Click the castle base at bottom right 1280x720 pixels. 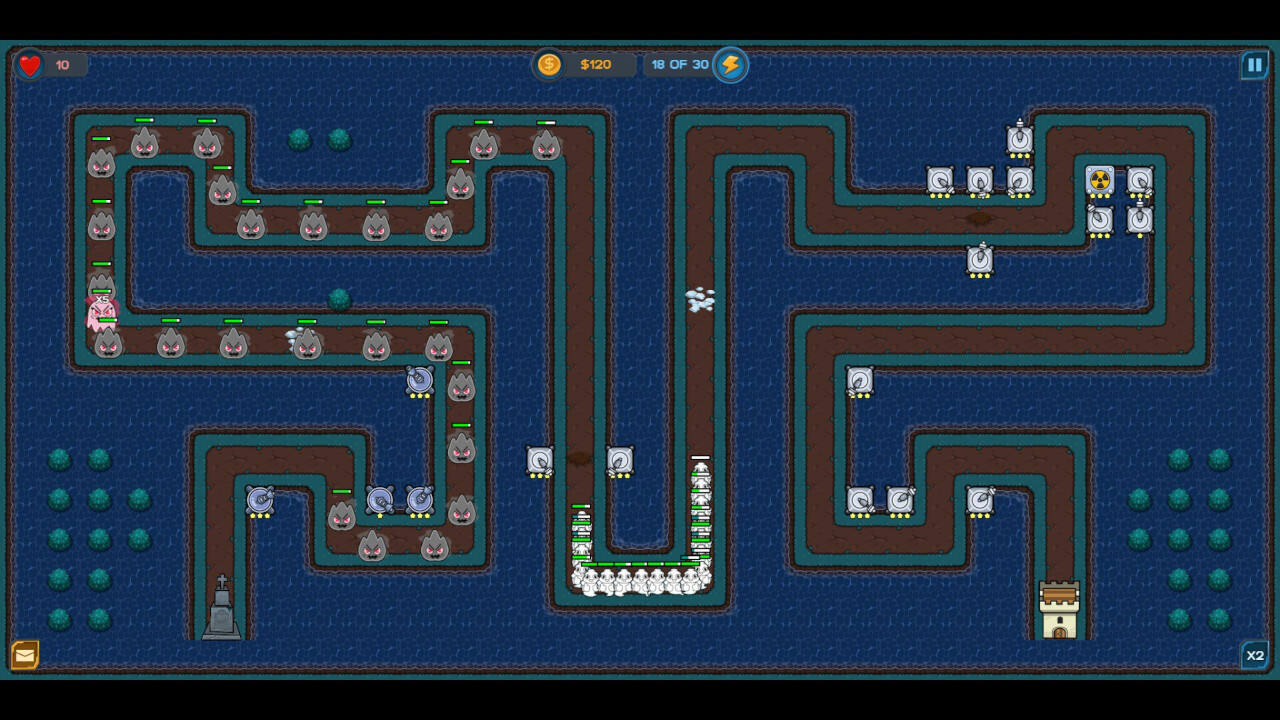(1061, 608)
